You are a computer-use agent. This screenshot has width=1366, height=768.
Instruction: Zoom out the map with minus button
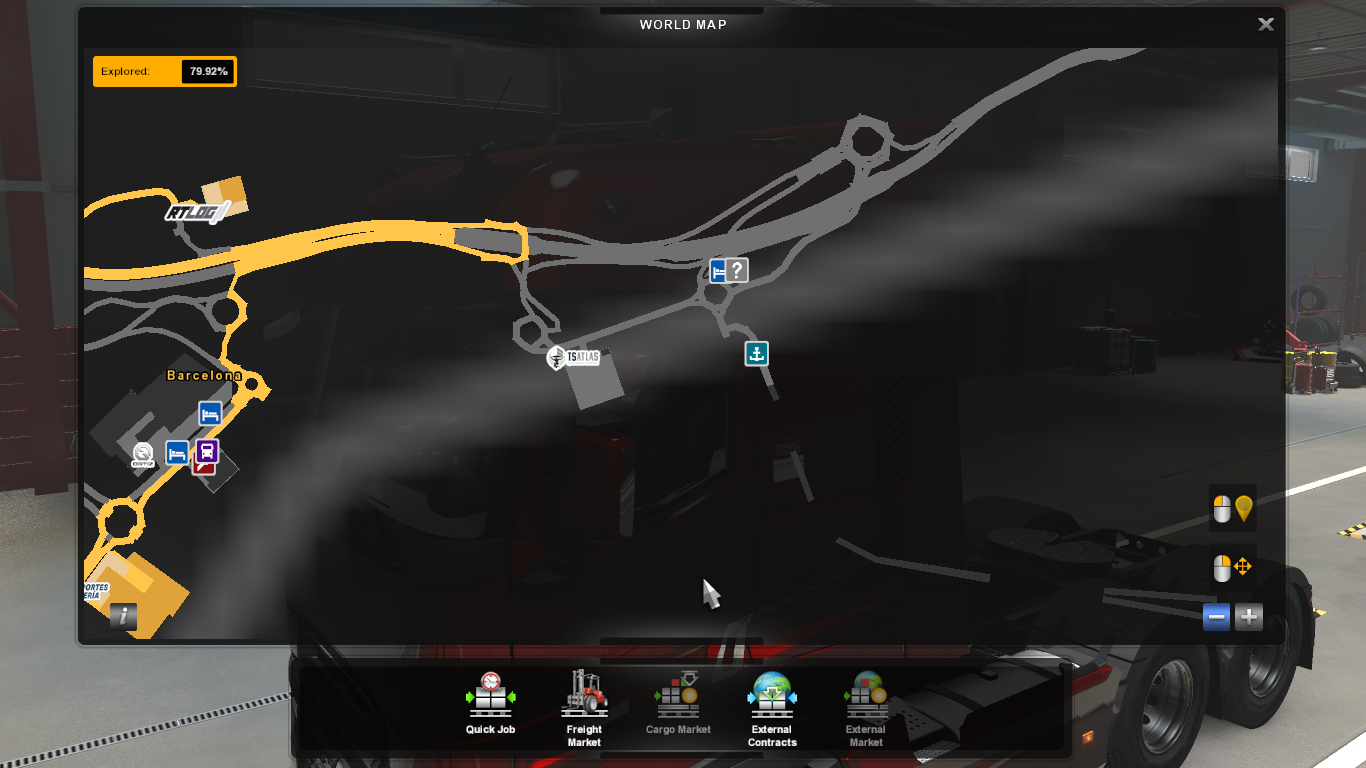click(x=1217, y=617)
